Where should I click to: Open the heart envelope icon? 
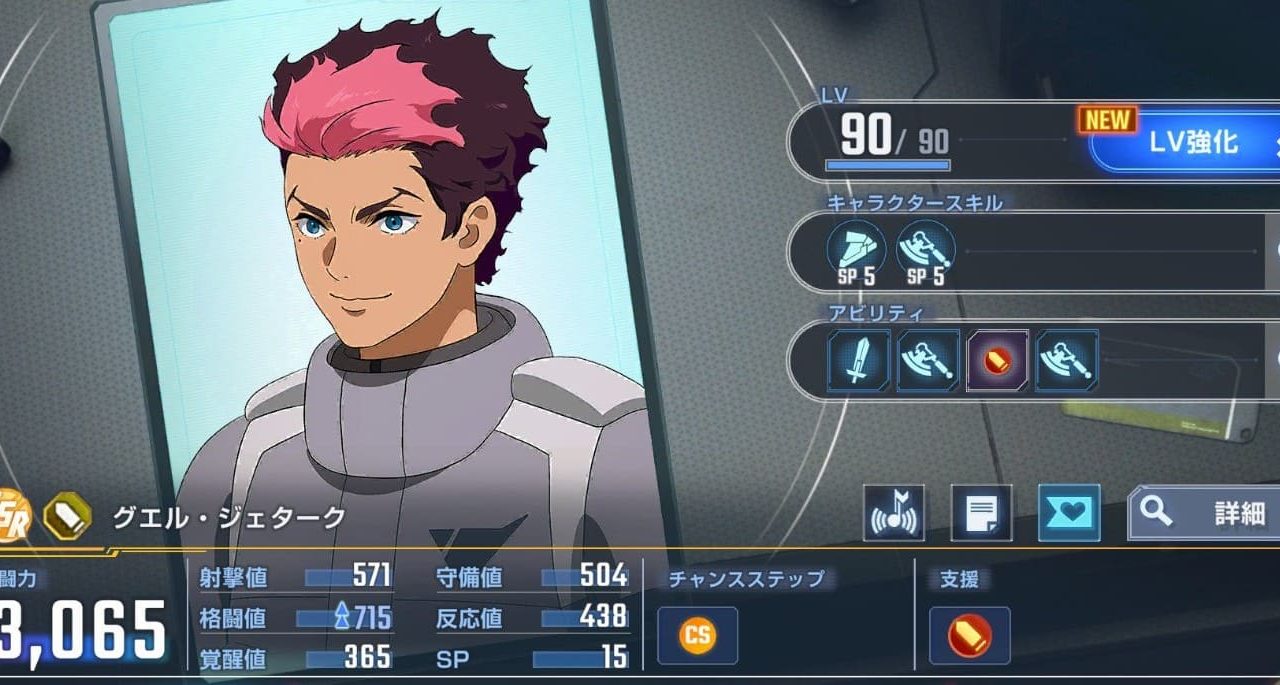[1069, 513]
